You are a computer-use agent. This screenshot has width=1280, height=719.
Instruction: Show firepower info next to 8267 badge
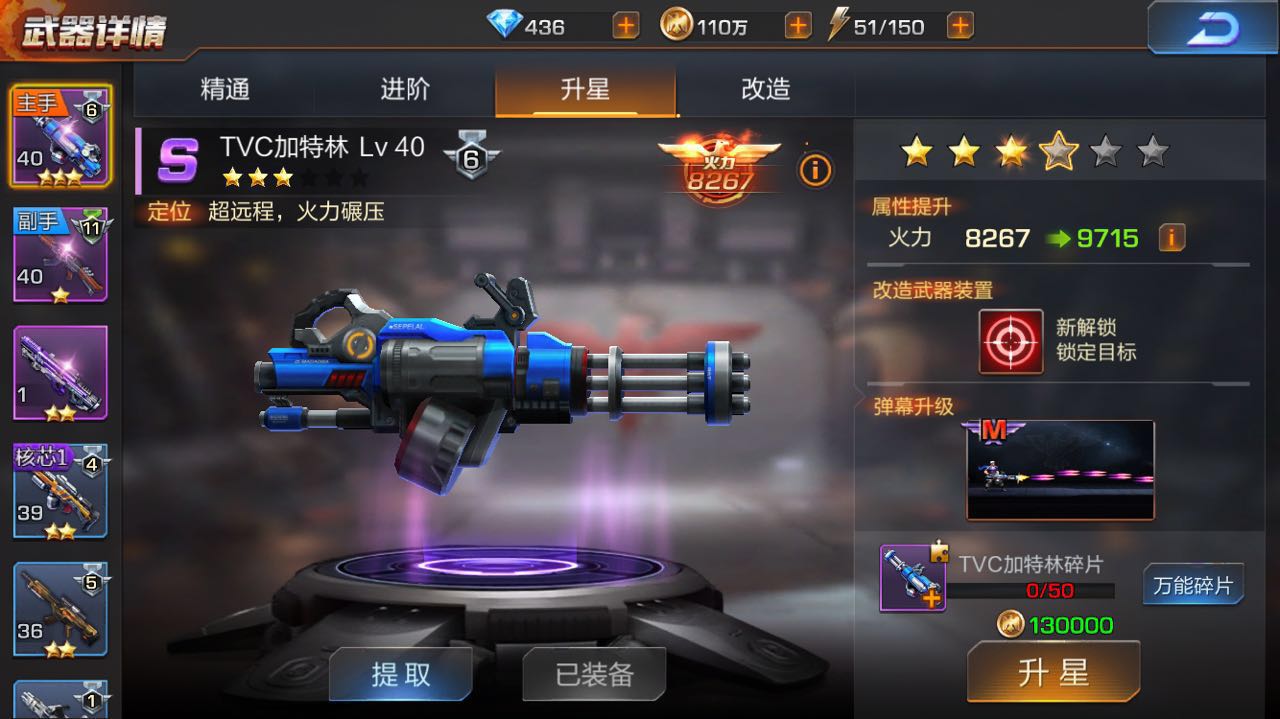815,171
